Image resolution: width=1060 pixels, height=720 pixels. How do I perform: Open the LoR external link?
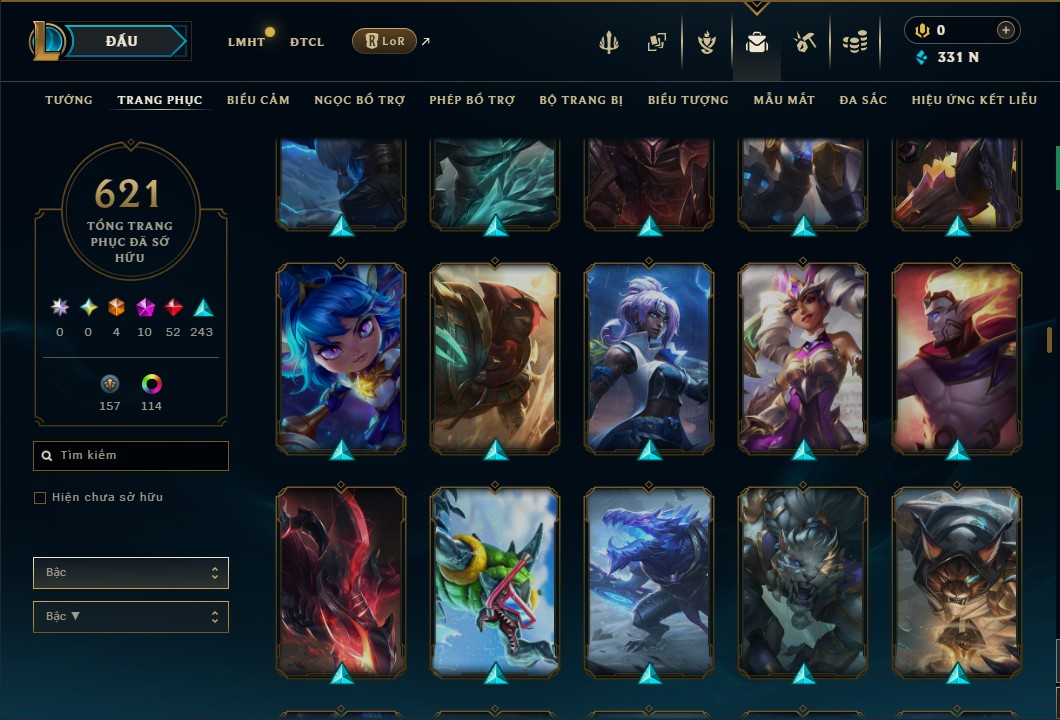pos(385,41)
